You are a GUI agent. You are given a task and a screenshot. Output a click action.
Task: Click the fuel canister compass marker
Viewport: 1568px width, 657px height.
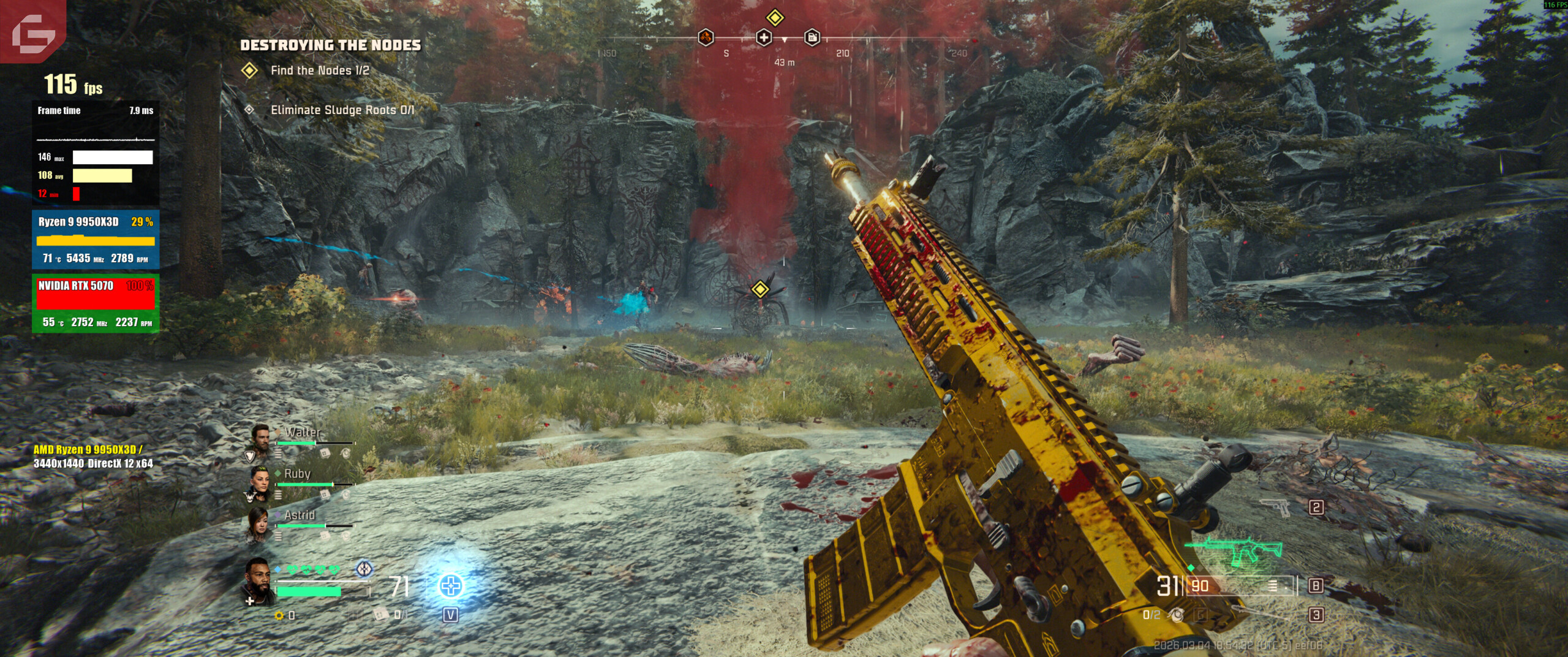tap(812, 38)
